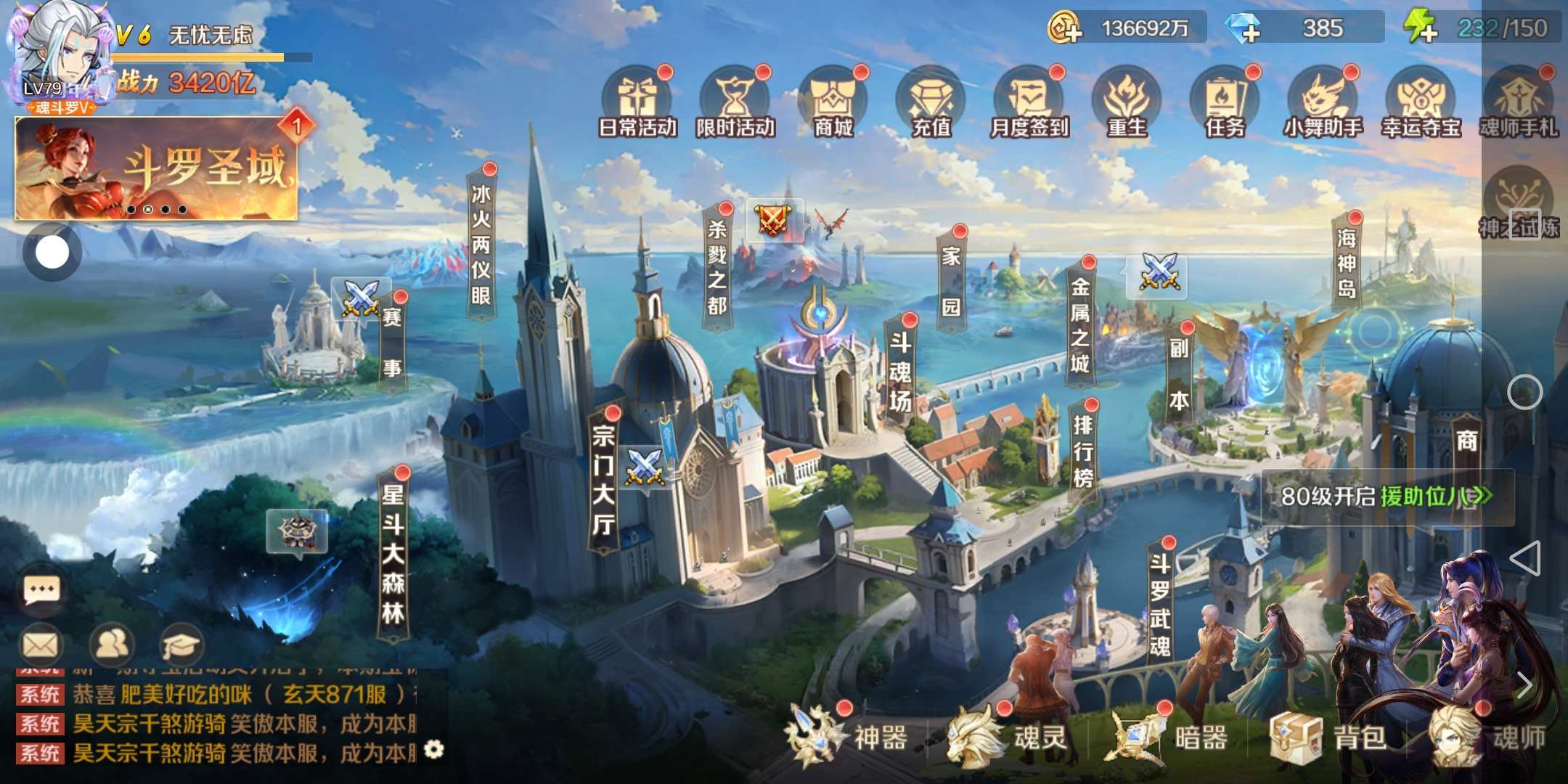View the 排行榜 leaderboard
Image resolution: width=1568 pixels, height=784 pixels.
click(x=1082, y=450)
